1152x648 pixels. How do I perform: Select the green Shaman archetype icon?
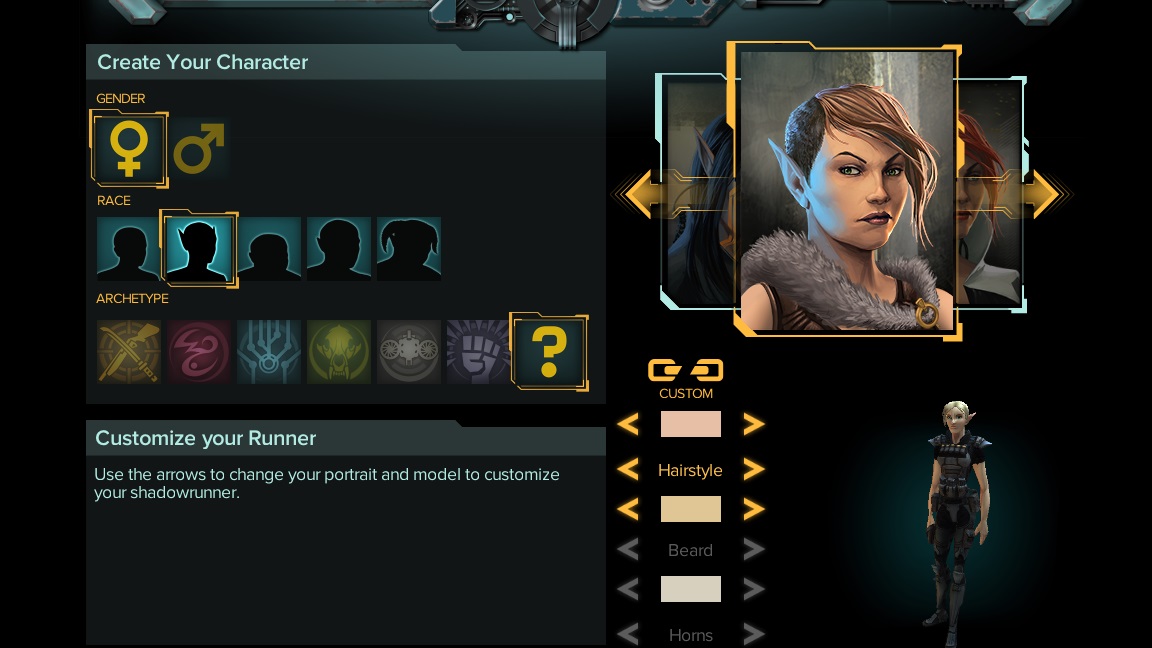(339, 351)
